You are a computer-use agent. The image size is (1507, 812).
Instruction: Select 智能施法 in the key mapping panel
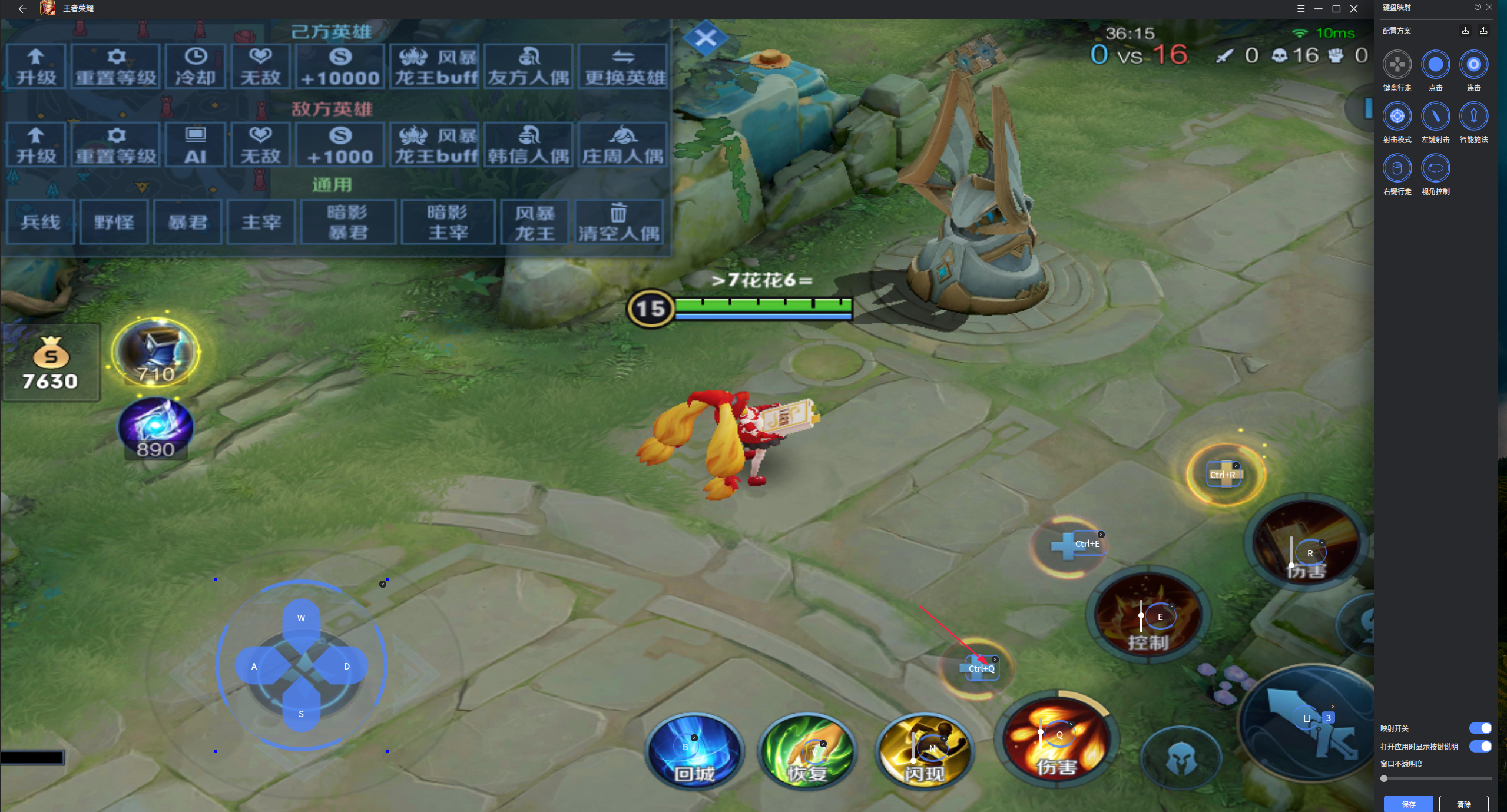point(1473,117)
